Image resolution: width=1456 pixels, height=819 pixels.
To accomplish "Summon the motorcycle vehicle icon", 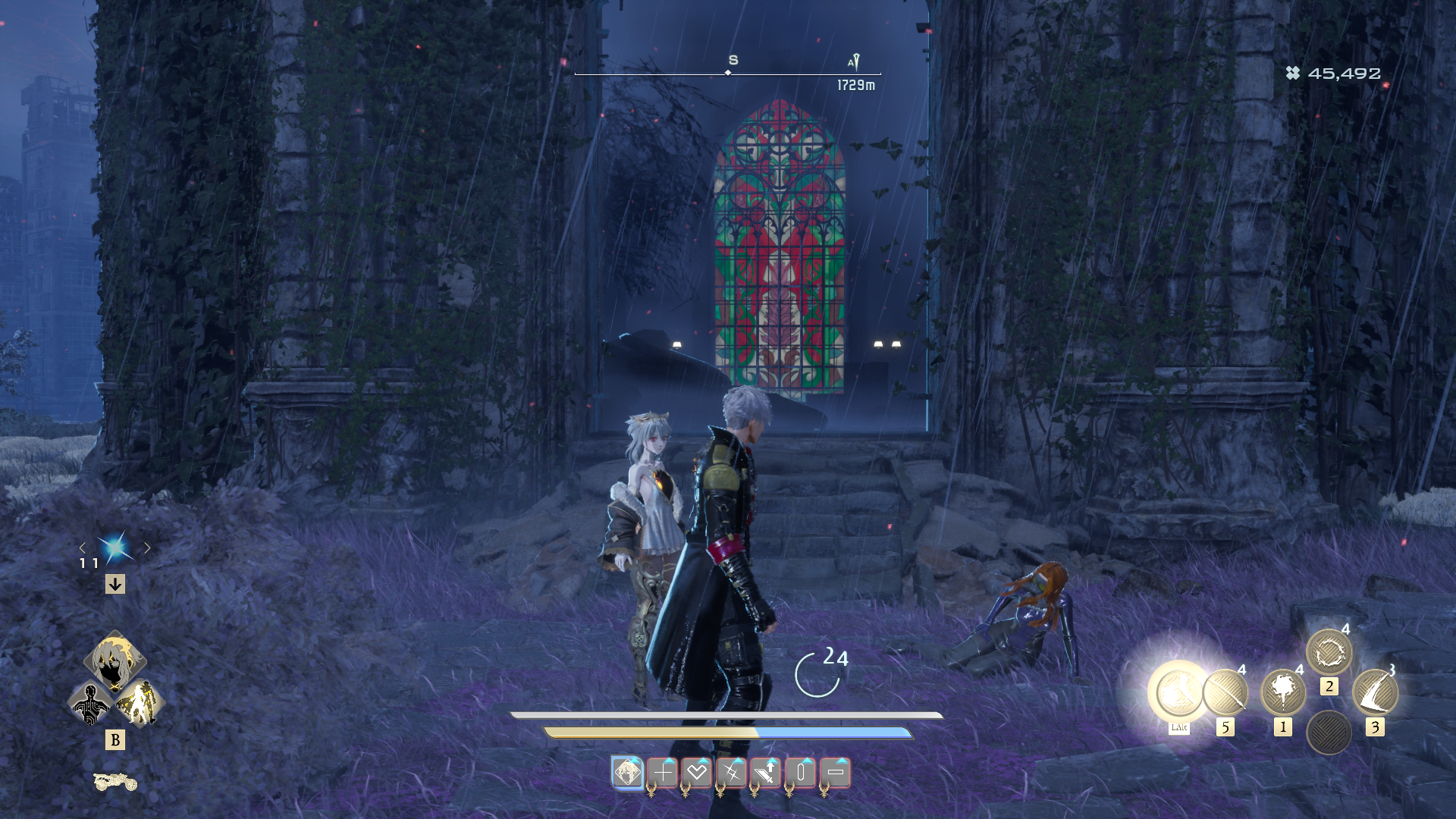I will click(115, 781).
